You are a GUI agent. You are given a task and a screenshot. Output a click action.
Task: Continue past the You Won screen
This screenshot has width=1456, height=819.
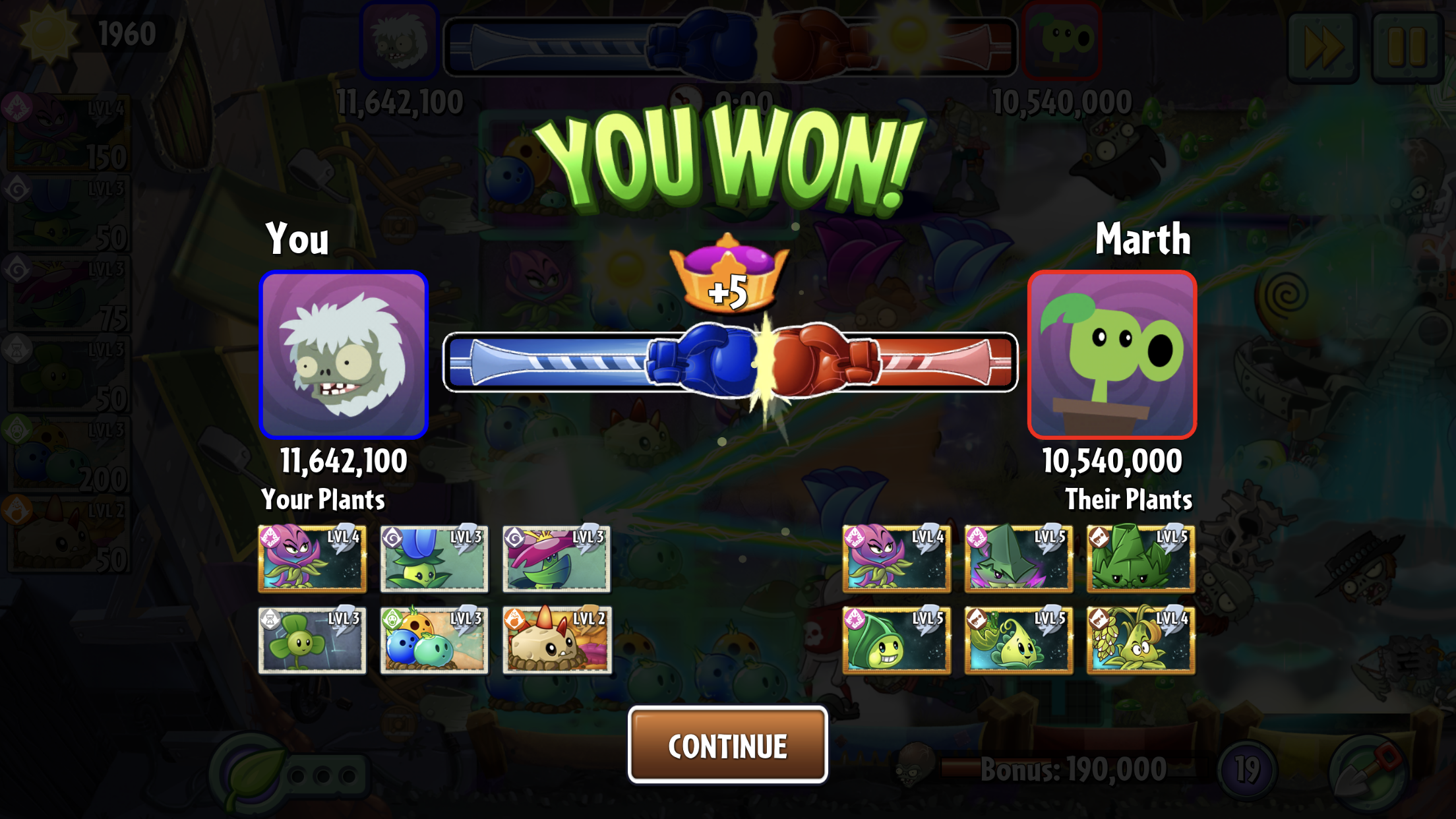[727, 745]
